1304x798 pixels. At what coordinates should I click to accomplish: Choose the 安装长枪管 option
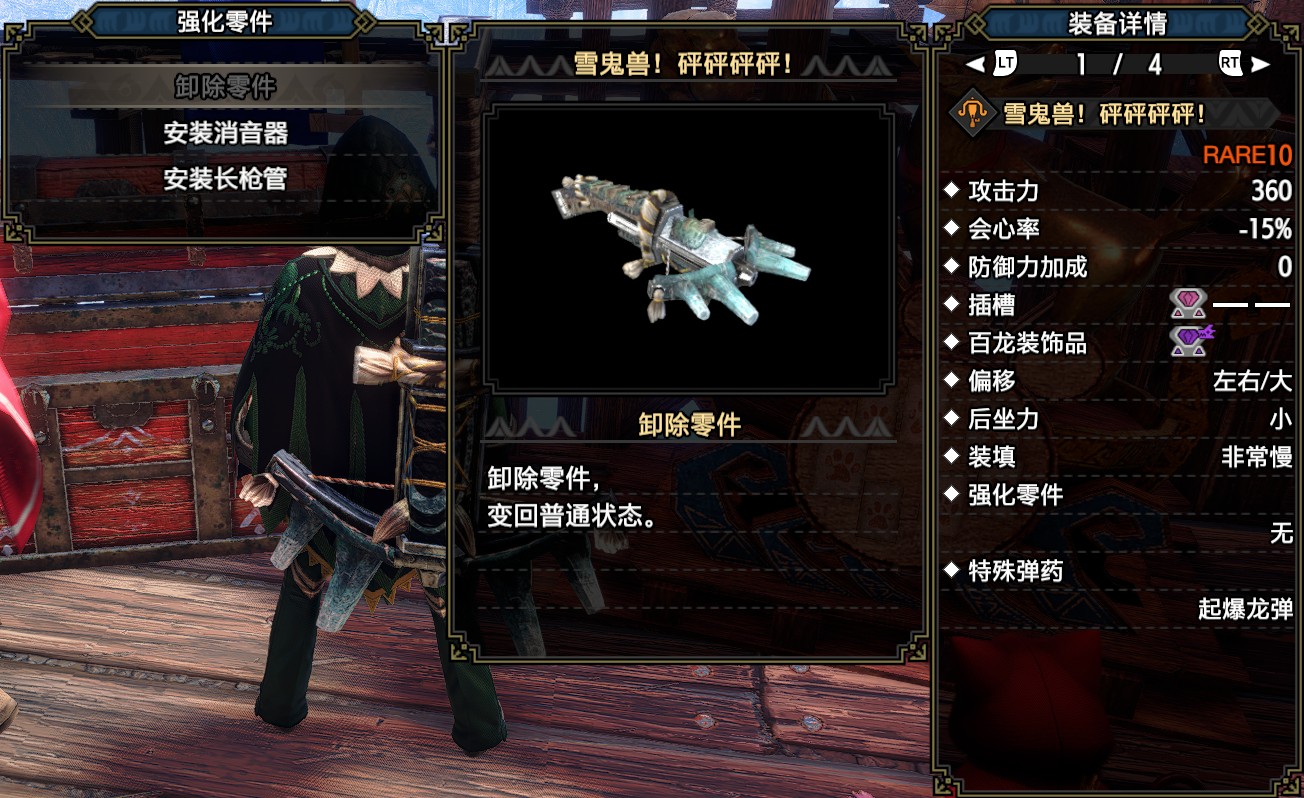pyautogui.click(x=225, y=180)
